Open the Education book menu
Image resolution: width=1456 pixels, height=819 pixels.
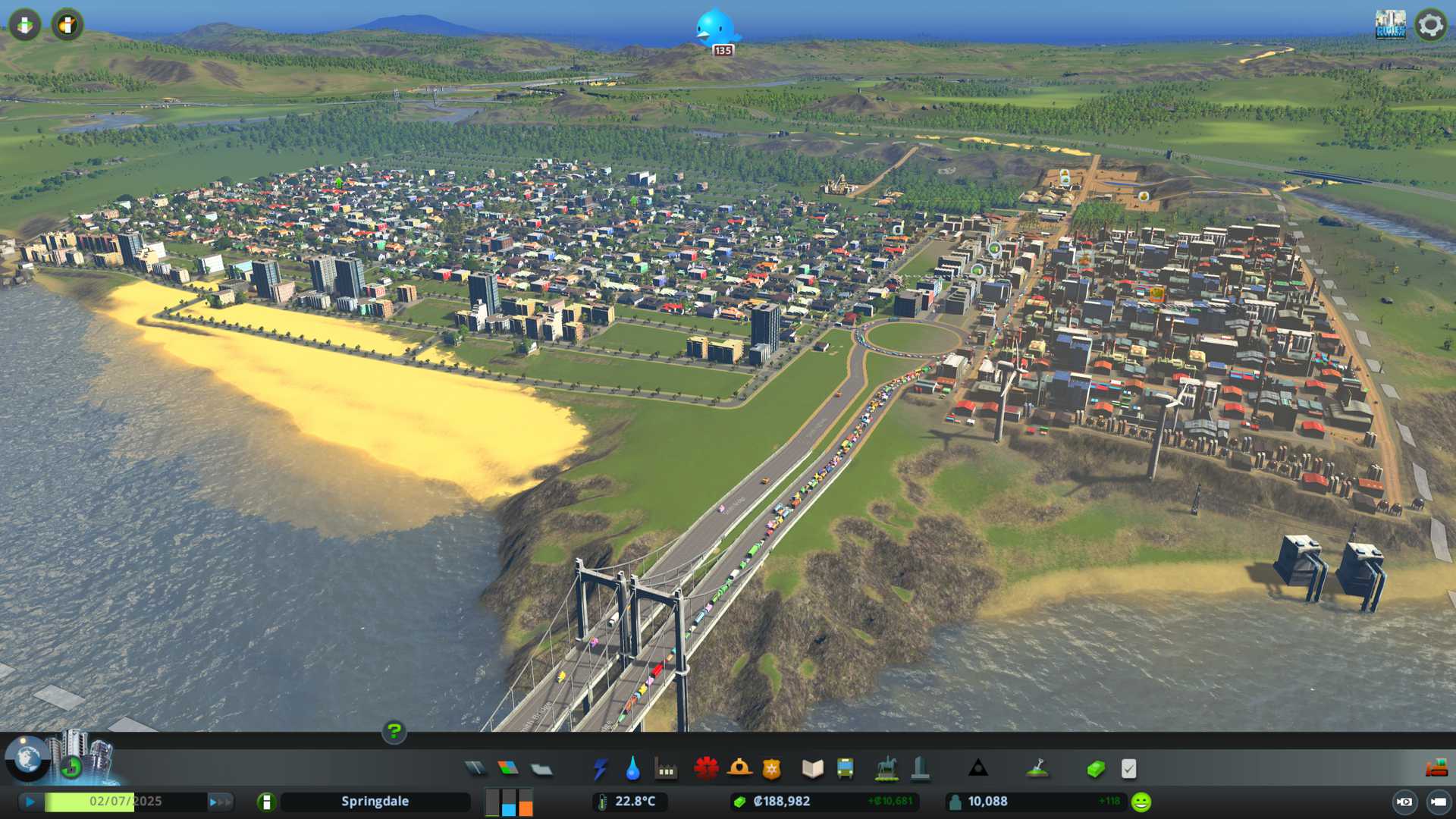[812, 769]
